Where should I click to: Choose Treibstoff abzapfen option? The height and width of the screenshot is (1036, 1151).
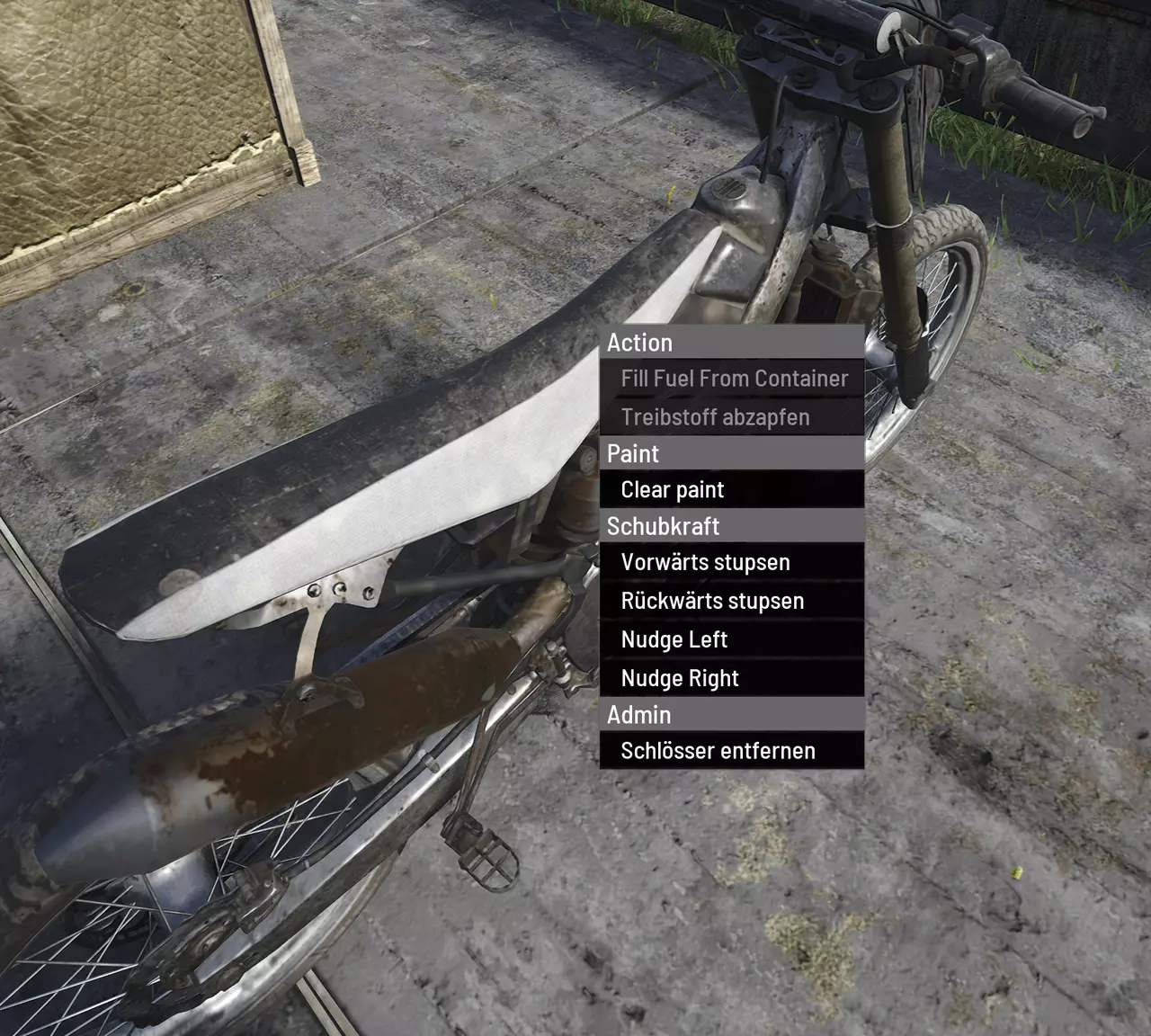715,417
